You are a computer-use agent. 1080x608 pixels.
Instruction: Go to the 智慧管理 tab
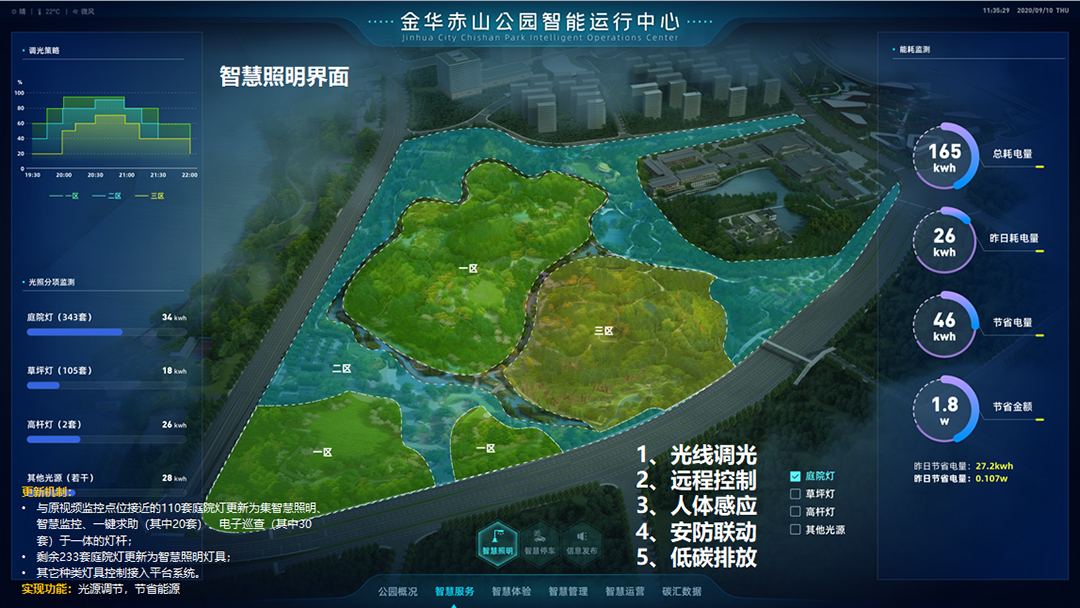(x=568, y=591)
